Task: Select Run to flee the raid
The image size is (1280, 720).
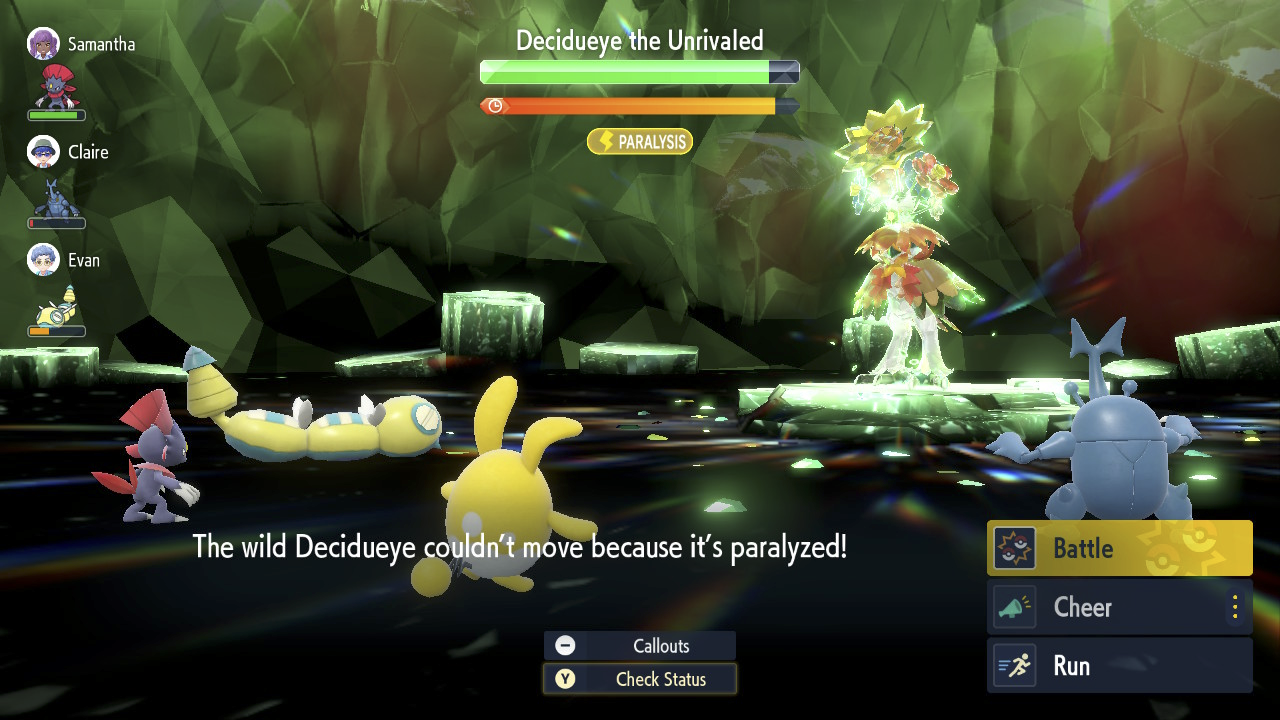Action: 1119,666
